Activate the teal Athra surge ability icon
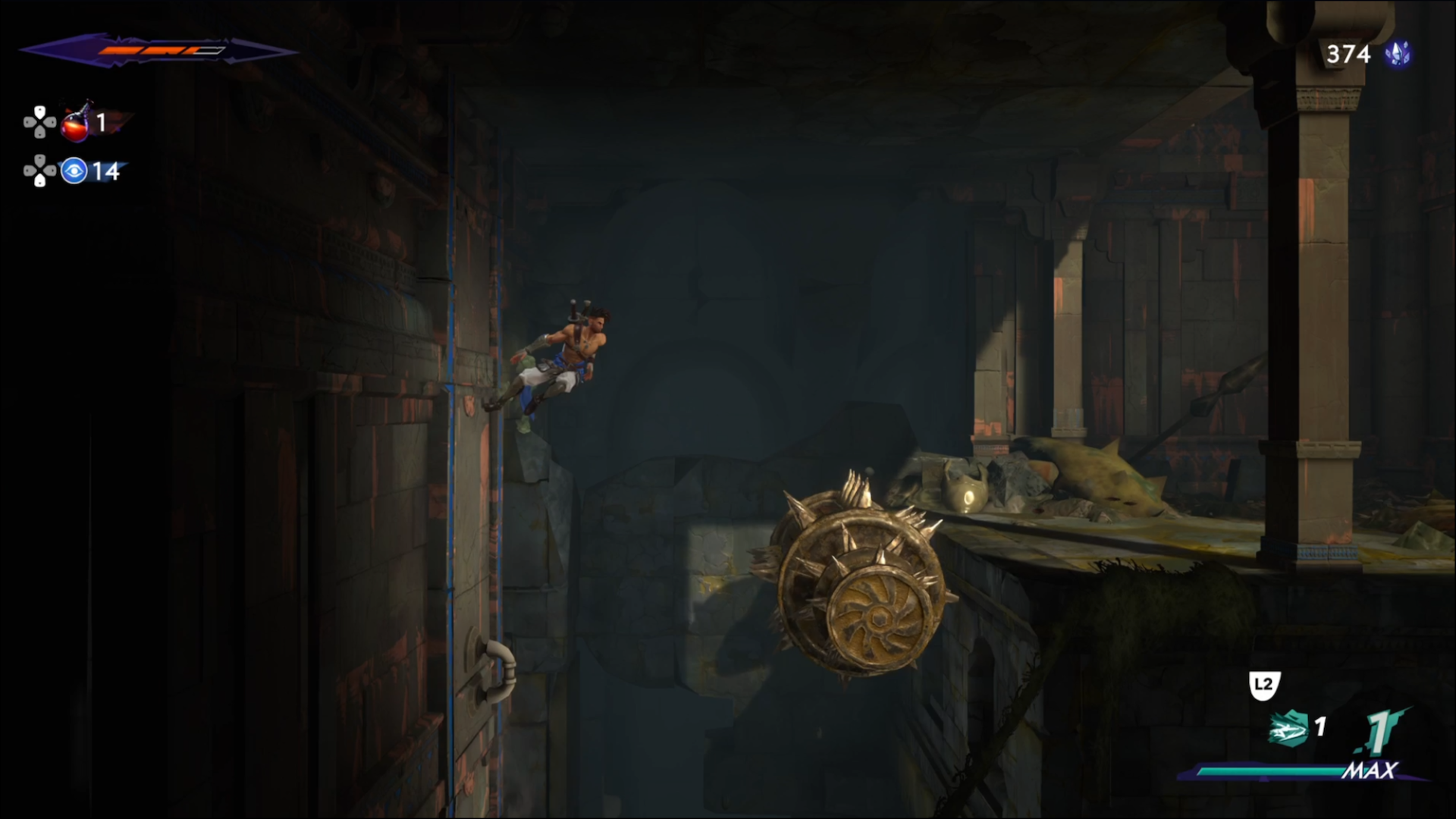The height and width of the screenshot is (819, 1456). (x=1288, y=730)
